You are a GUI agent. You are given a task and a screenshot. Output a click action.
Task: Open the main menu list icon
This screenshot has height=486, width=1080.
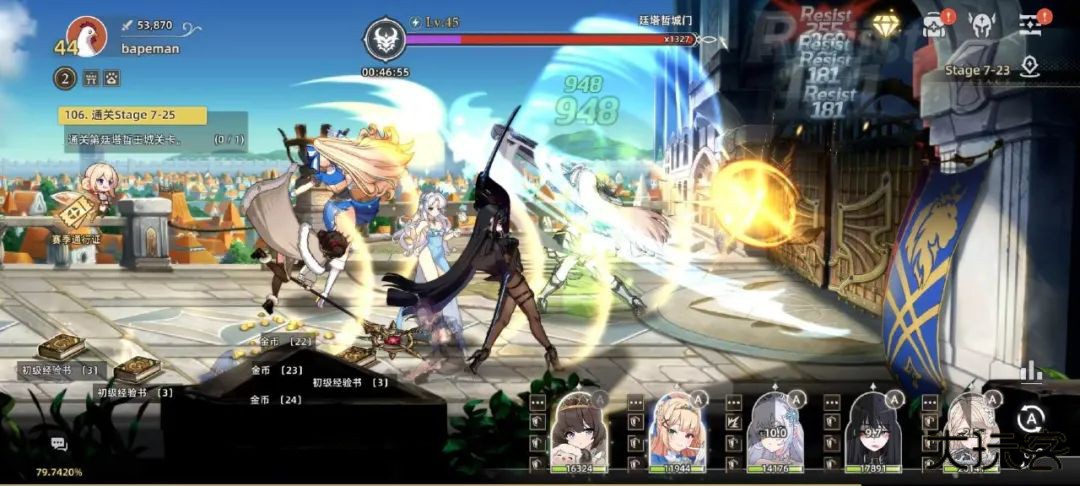[1031, 25]
